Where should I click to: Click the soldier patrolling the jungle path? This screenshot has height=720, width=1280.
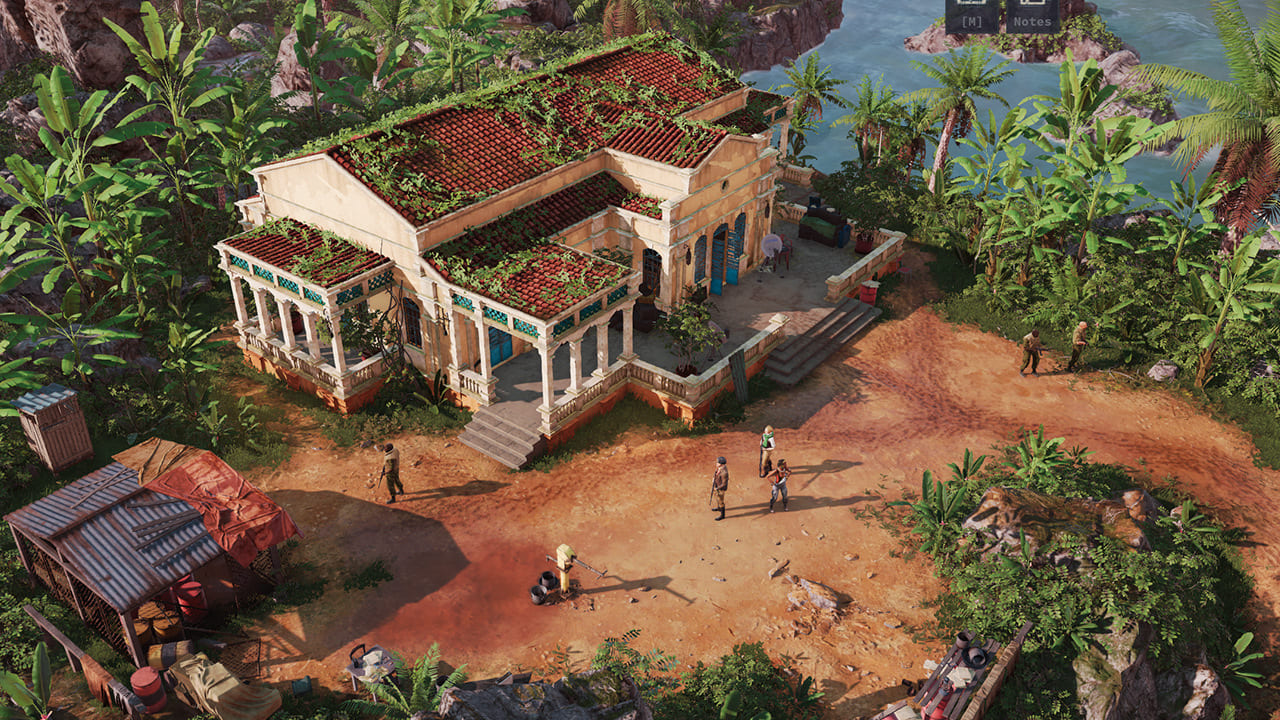[1032, 352]
